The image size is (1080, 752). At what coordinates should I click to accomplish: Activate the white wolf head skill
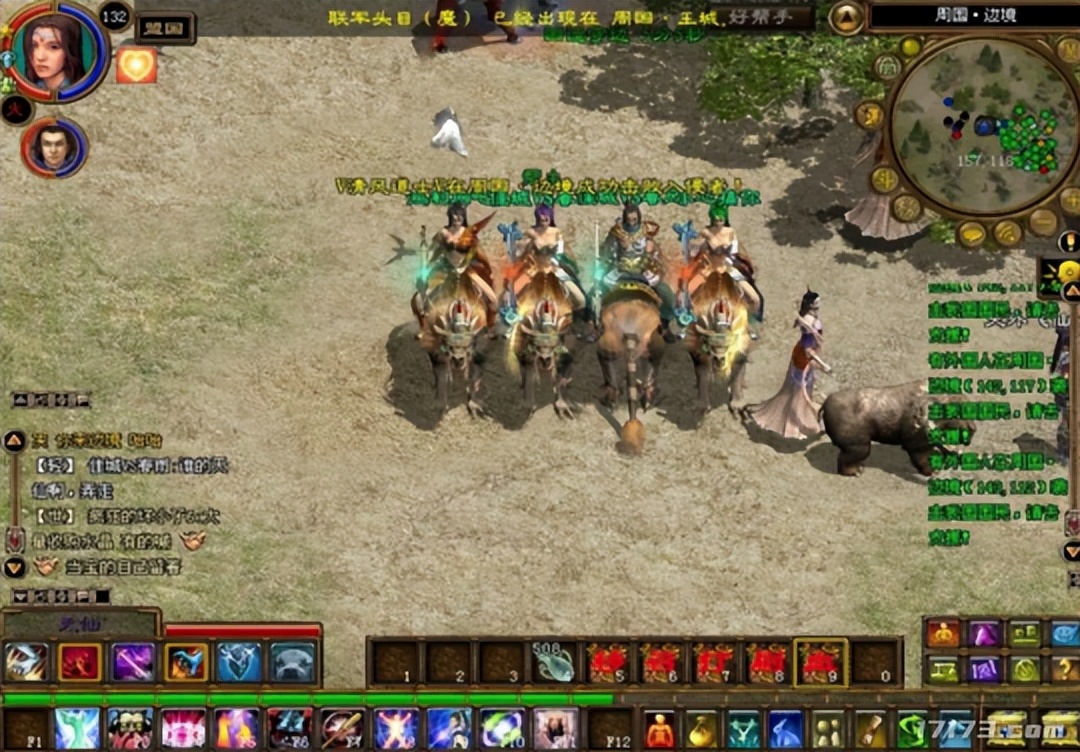point(26,661)
